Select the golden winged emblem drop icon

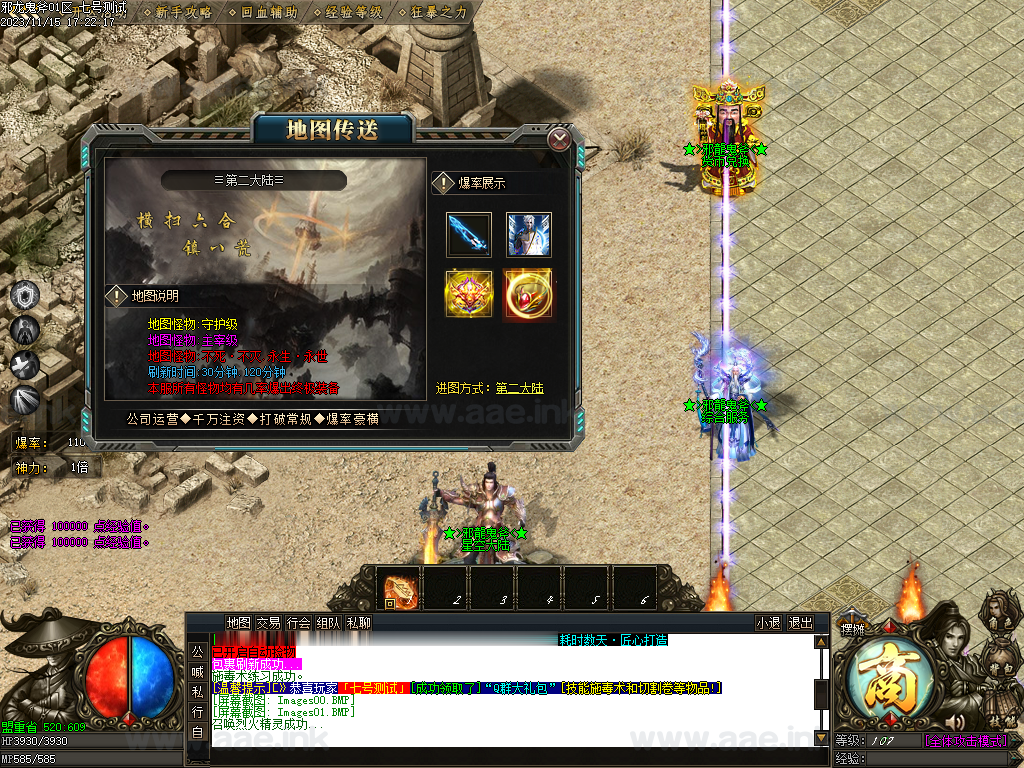tap(469, 294)
